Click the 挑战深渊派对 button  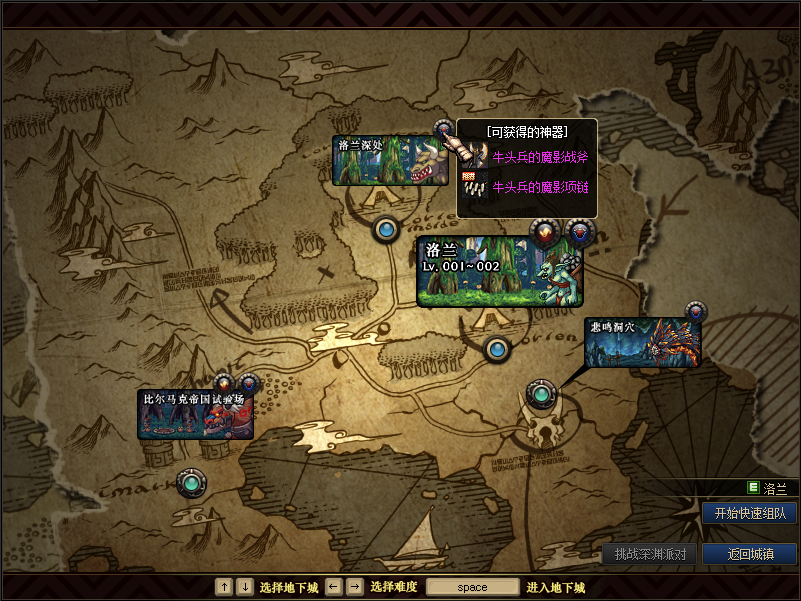click(x=649, y=554)
